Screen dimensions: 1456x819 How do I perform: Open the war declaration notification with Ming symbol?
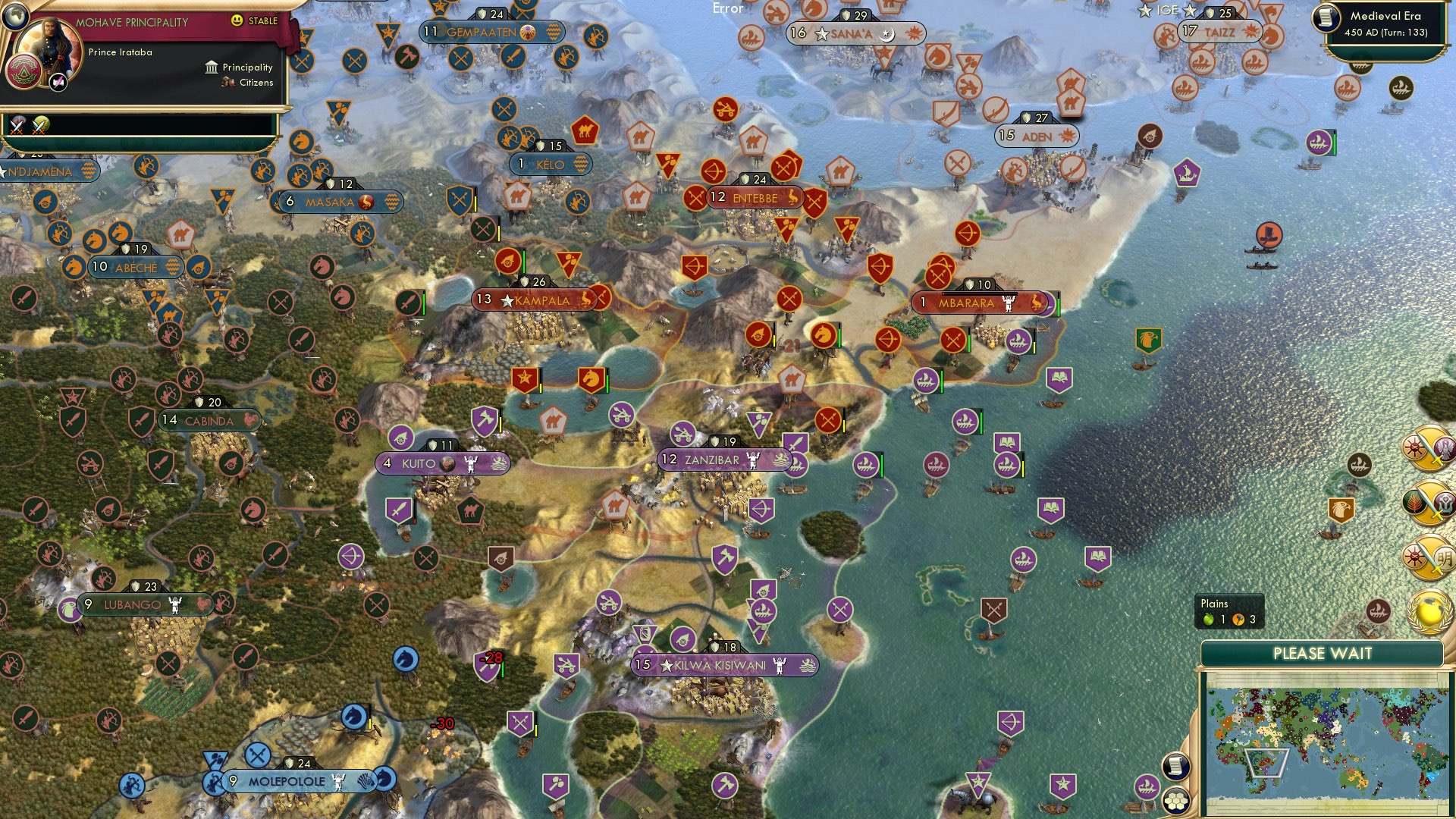click(x=1427, y=558)
